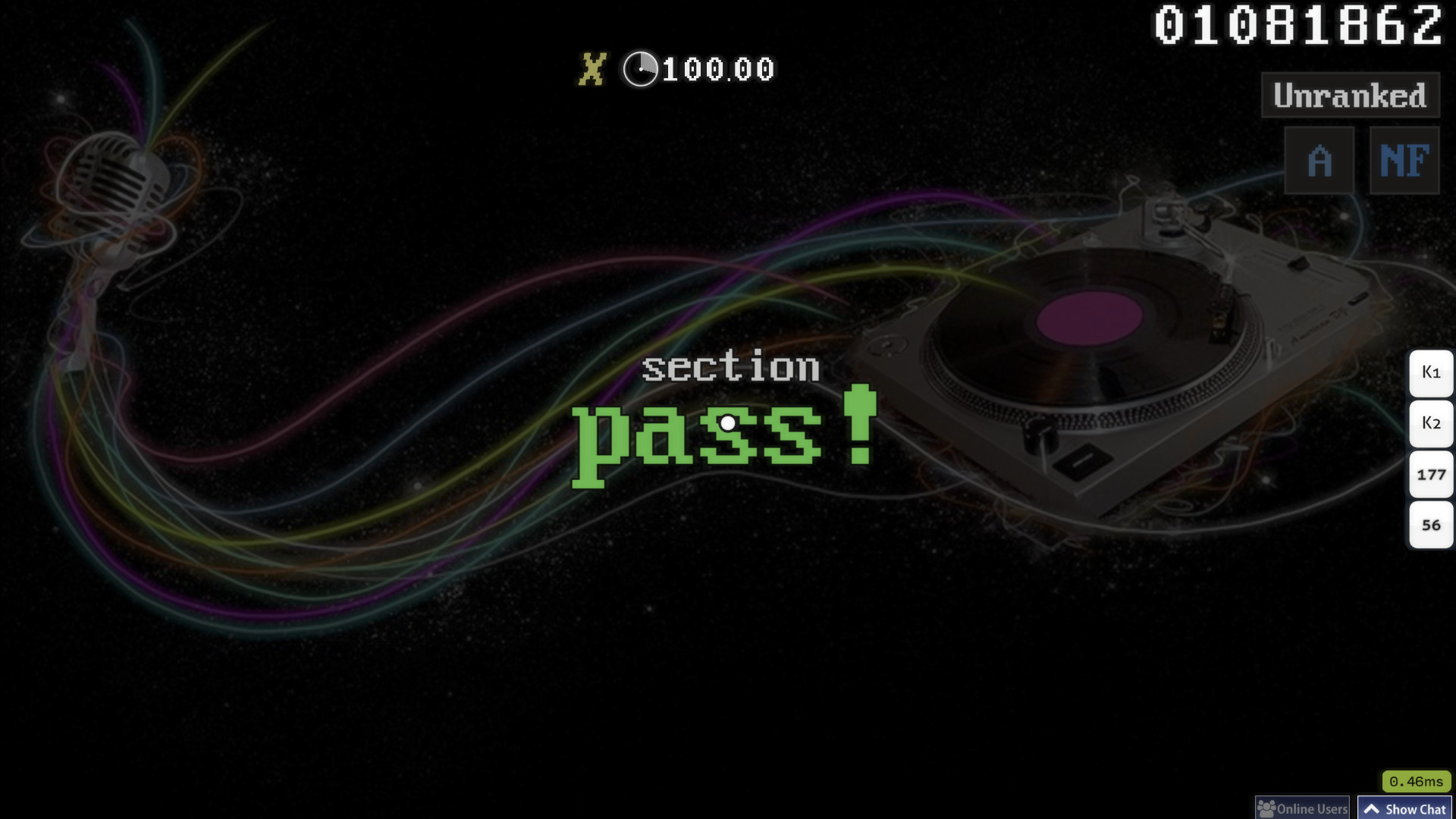Click the K2 key overlay indicator
This screenshot has height=819, width=1456.
(x=1430, y=424)
